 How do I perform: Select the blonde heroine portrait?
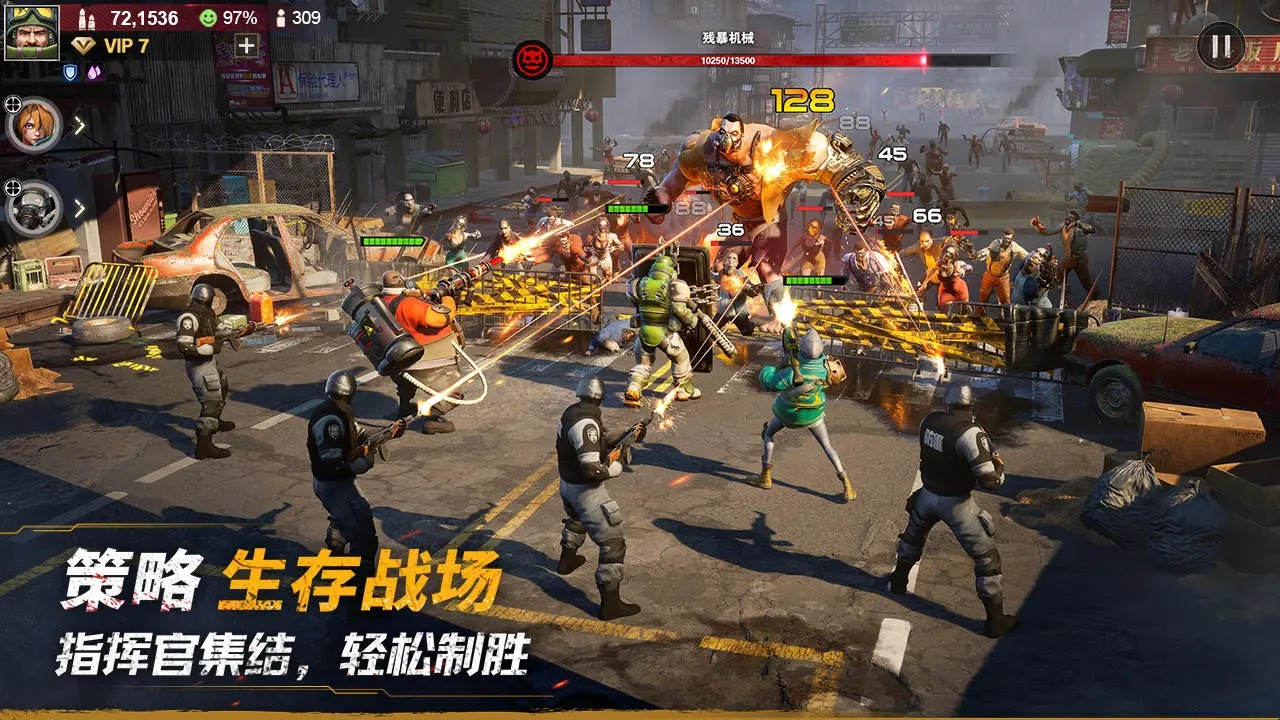tap(35, 123)
